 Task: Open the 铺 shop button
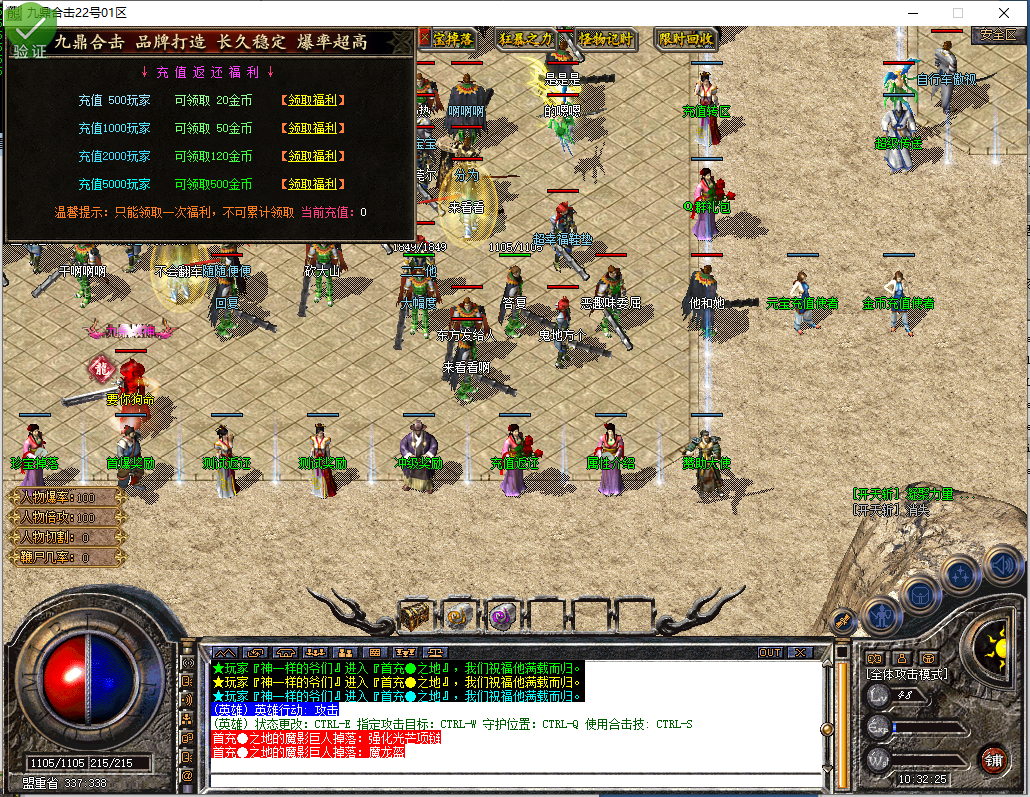pyautogui.click(x=993, y=758)
